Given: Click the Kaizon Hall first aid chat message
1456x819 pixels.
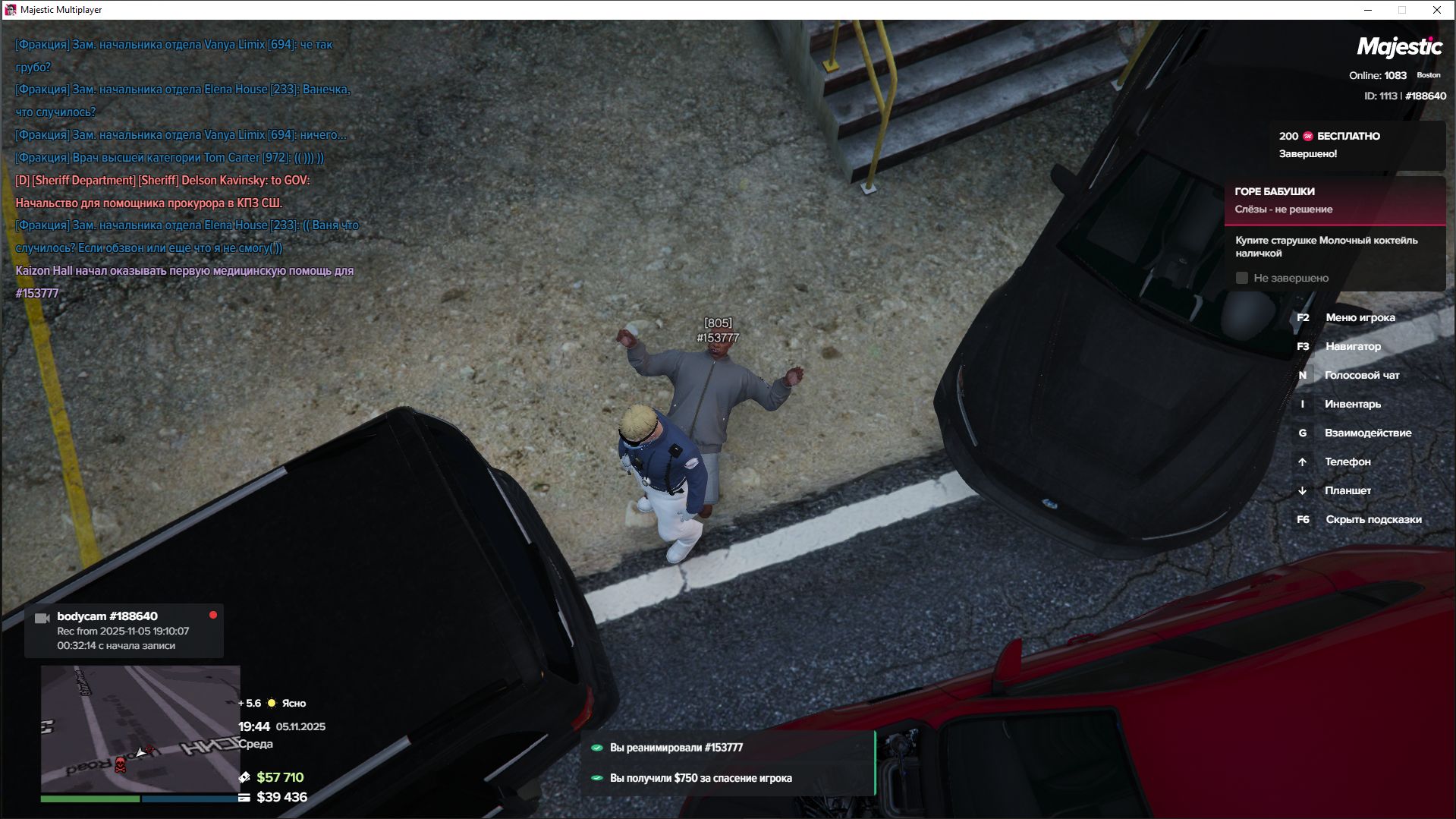Looking at the screenshot, I should tap(184, 282).
